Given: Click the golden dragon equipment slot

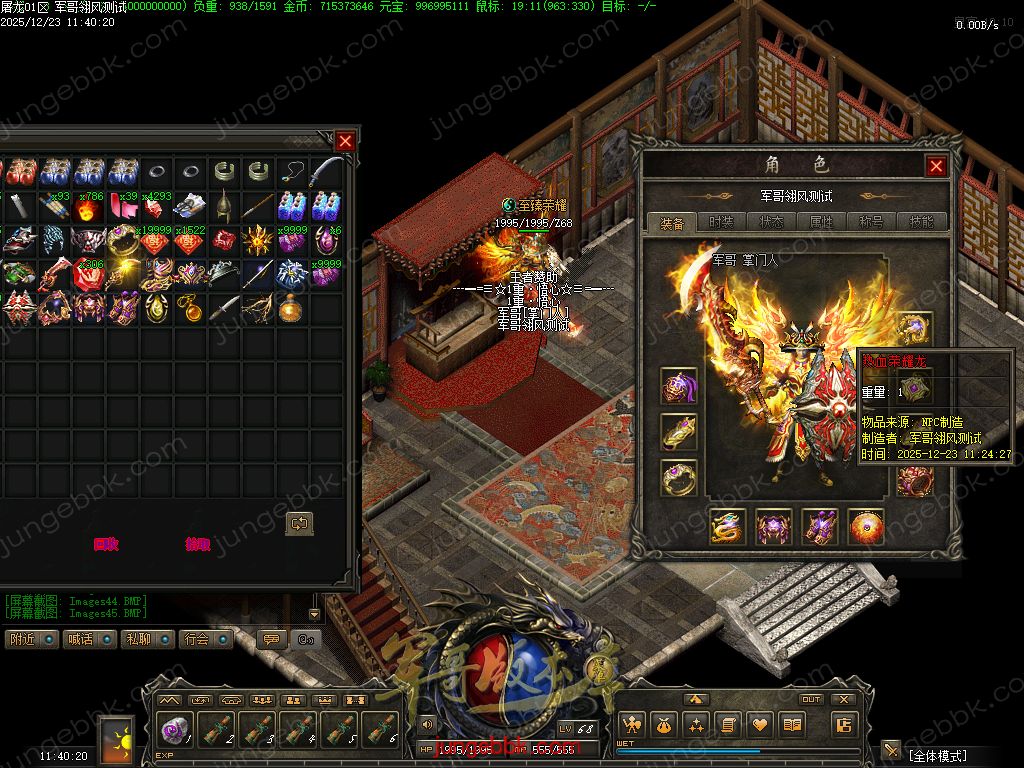Looking at the screenshot, I should (728, 527).
